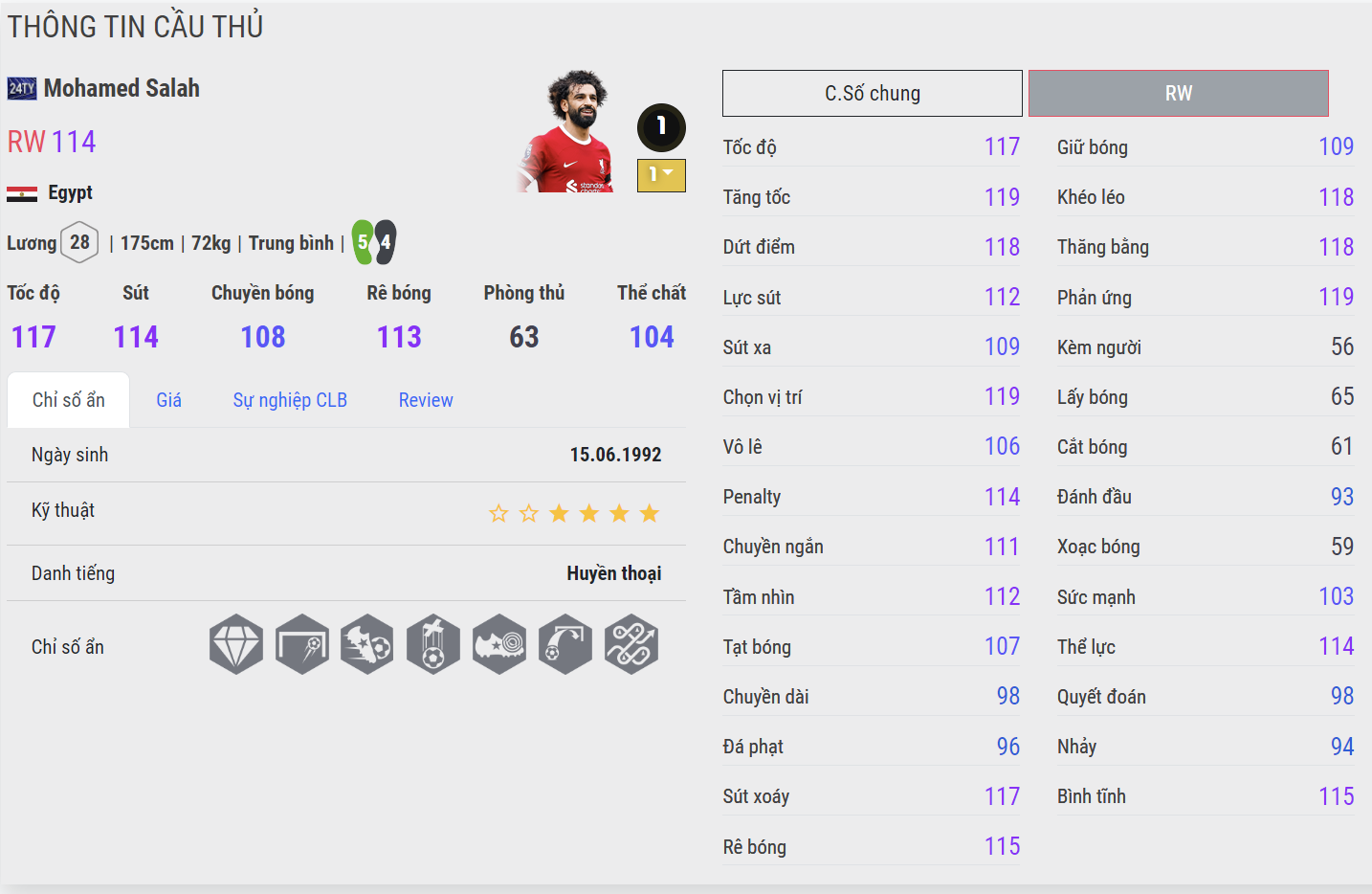Screen dimensions: 1372x894
Task: Switch to the RW position stats tab
Action: click(x=1178, y=94)
